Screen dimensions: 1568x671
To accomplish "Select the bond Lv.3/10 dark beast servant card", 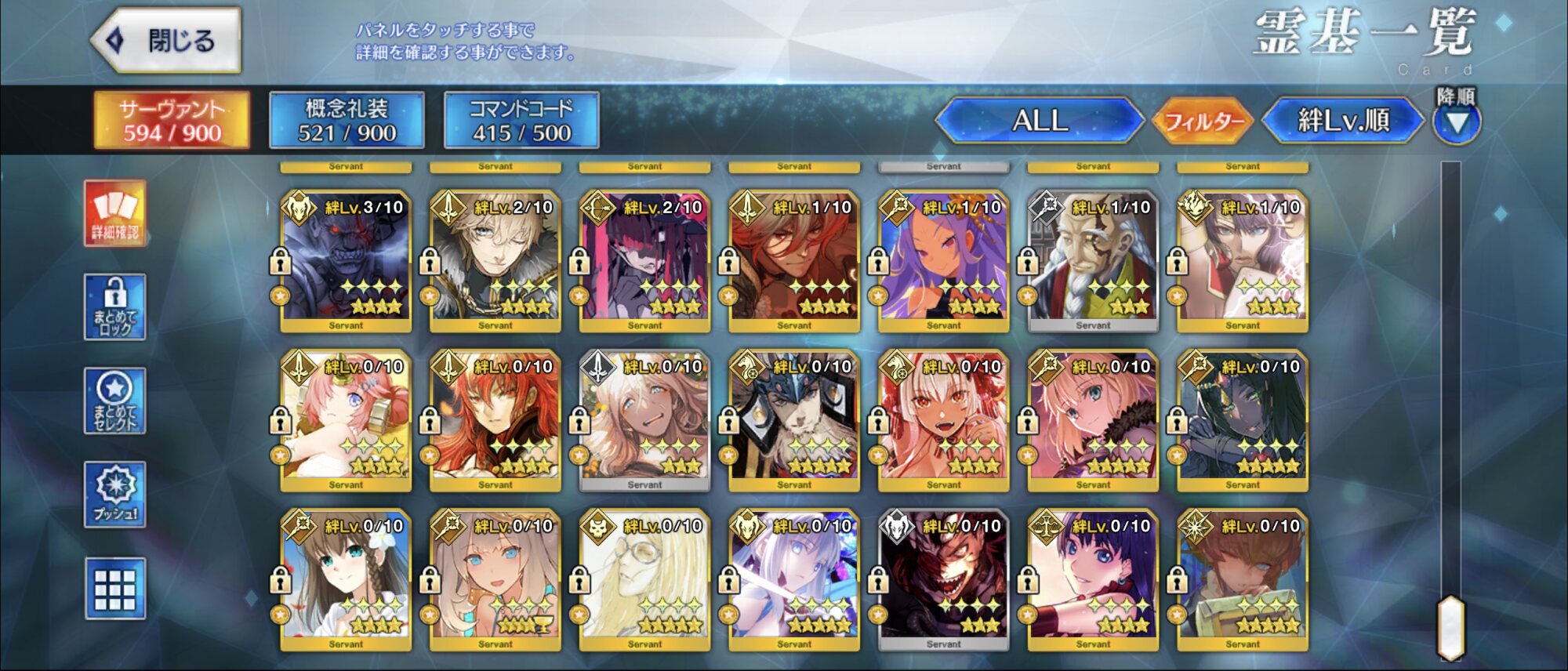I will pyautogui.click(x=346, y=260).
